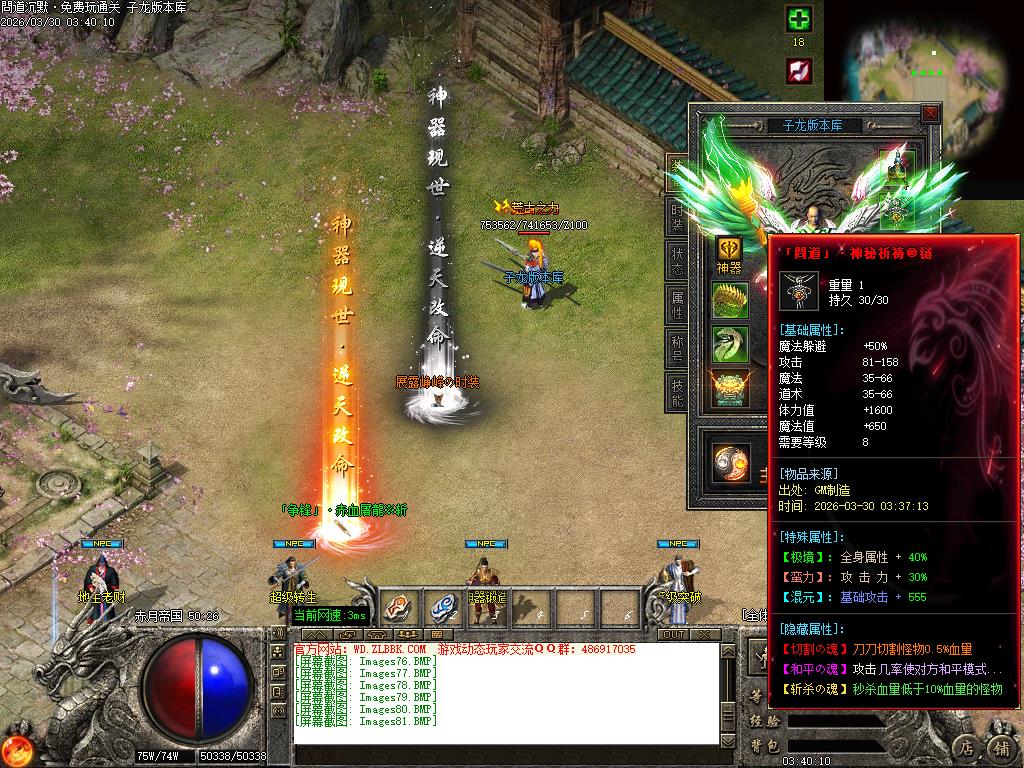Use the blue item in hotbar slot 2
The image size is (1024, 768).
coord(444,607)
